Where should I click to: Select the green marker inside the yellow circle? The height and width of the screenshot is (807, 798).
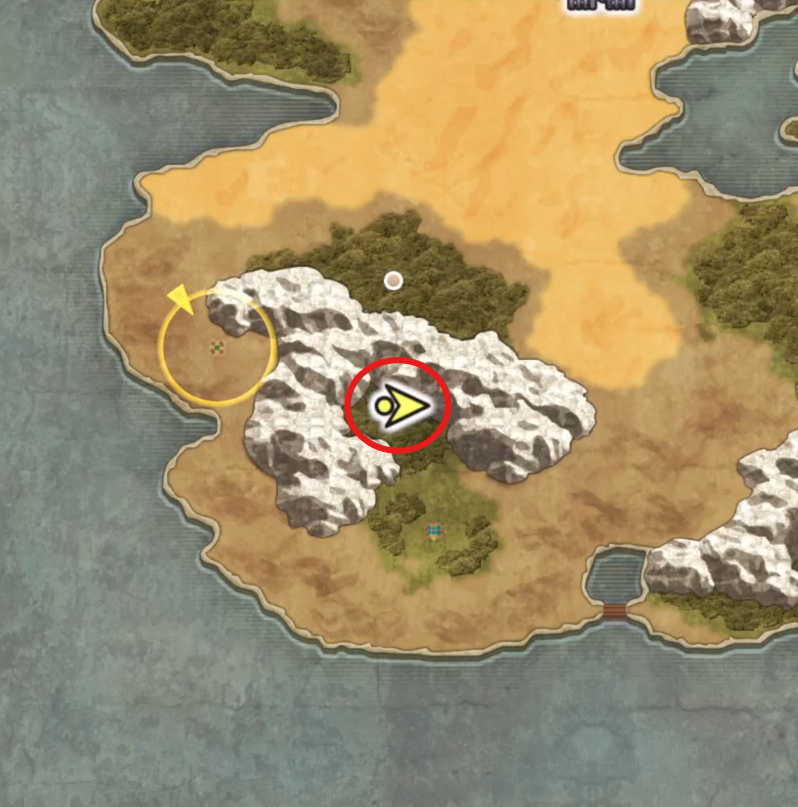point(217,348)
